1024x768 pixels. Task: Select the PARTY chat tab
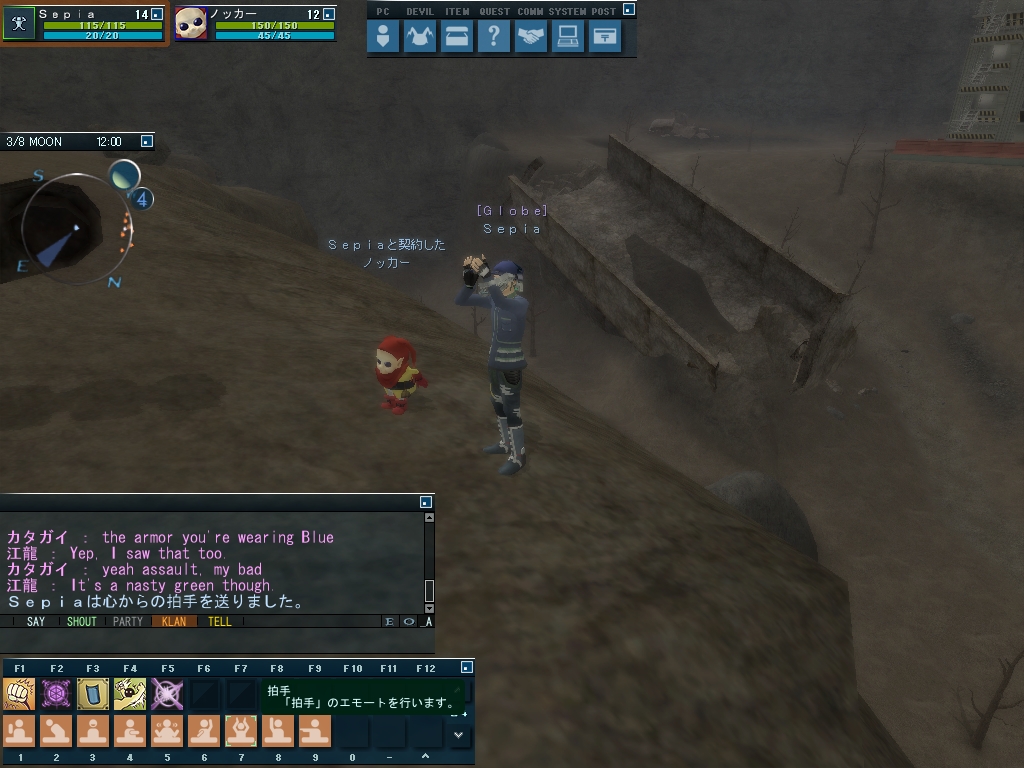pyautogui.click(x=128, y=621)
